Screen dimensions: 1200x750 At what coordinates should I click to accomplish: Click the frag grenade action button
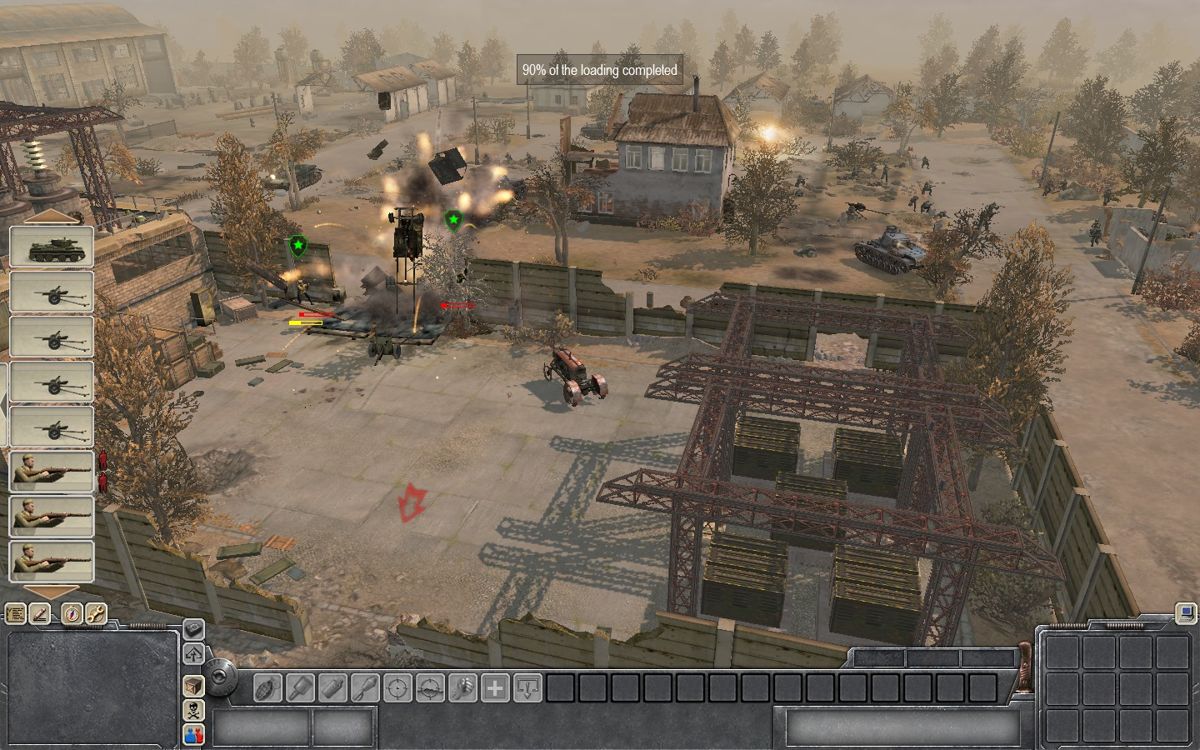267,688
